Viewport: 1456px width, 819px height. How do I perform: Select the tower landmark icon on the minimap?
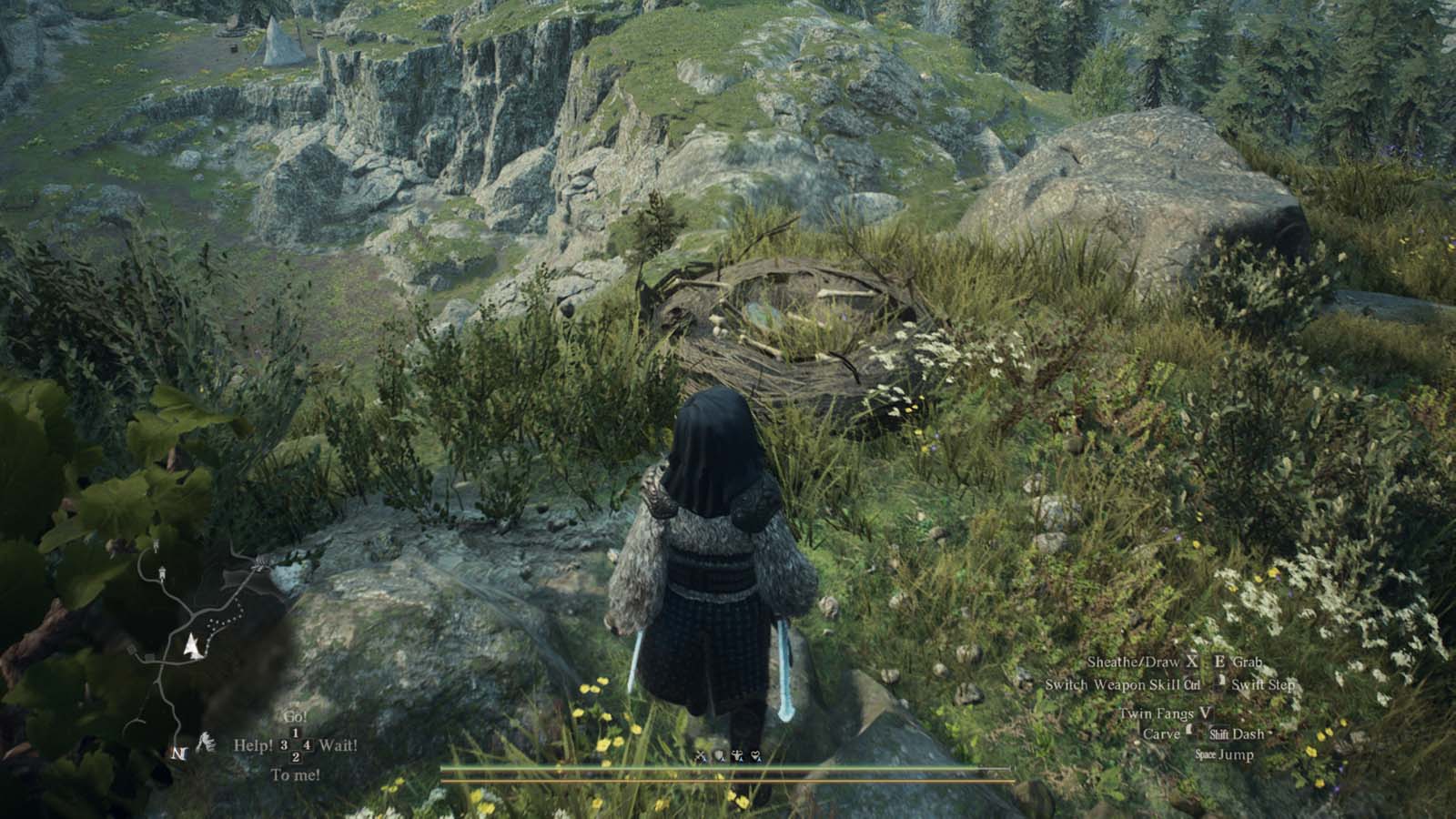(x=162, y=572)
